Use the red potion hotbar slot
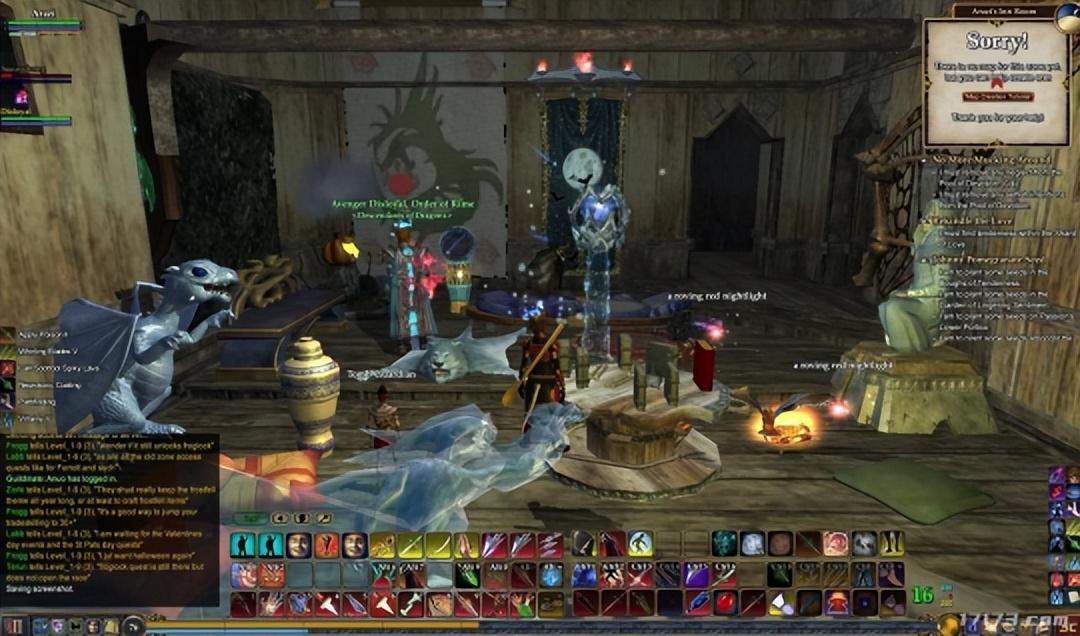 click(725, 603)
